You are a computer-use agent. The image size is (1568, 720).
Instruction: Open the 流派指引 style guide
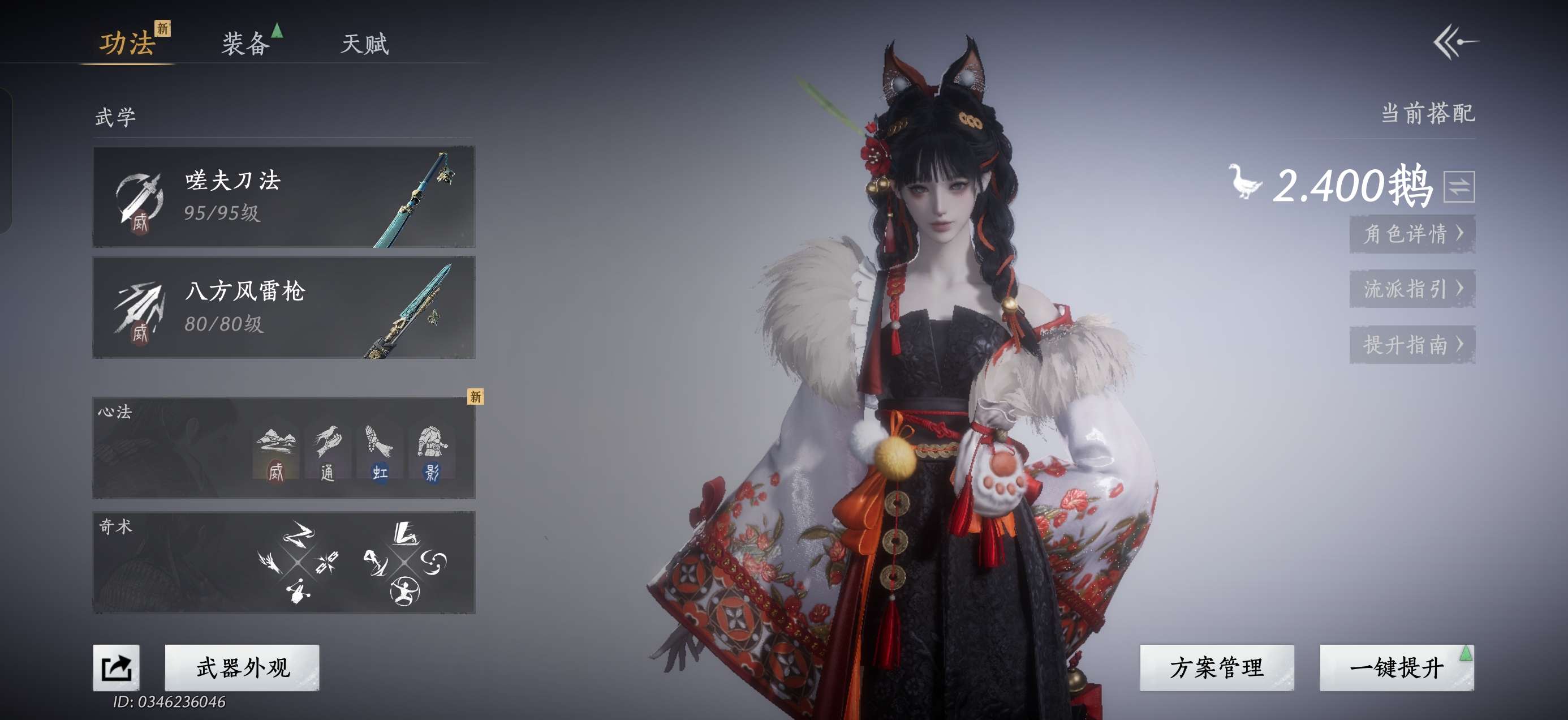coord(1412,288)
